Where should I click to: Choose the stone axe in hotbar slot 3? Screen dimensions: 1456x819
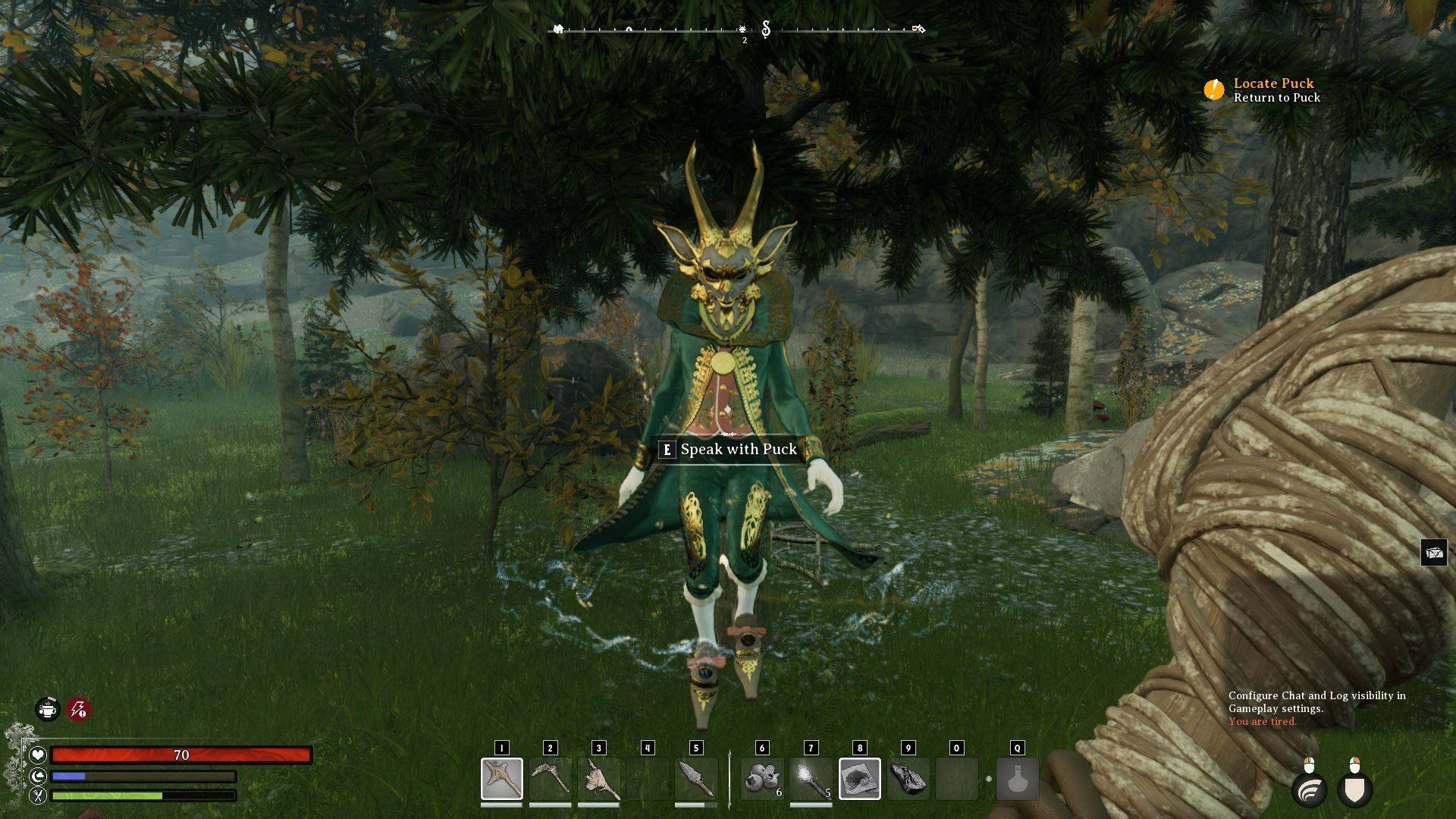click(598, 778)
